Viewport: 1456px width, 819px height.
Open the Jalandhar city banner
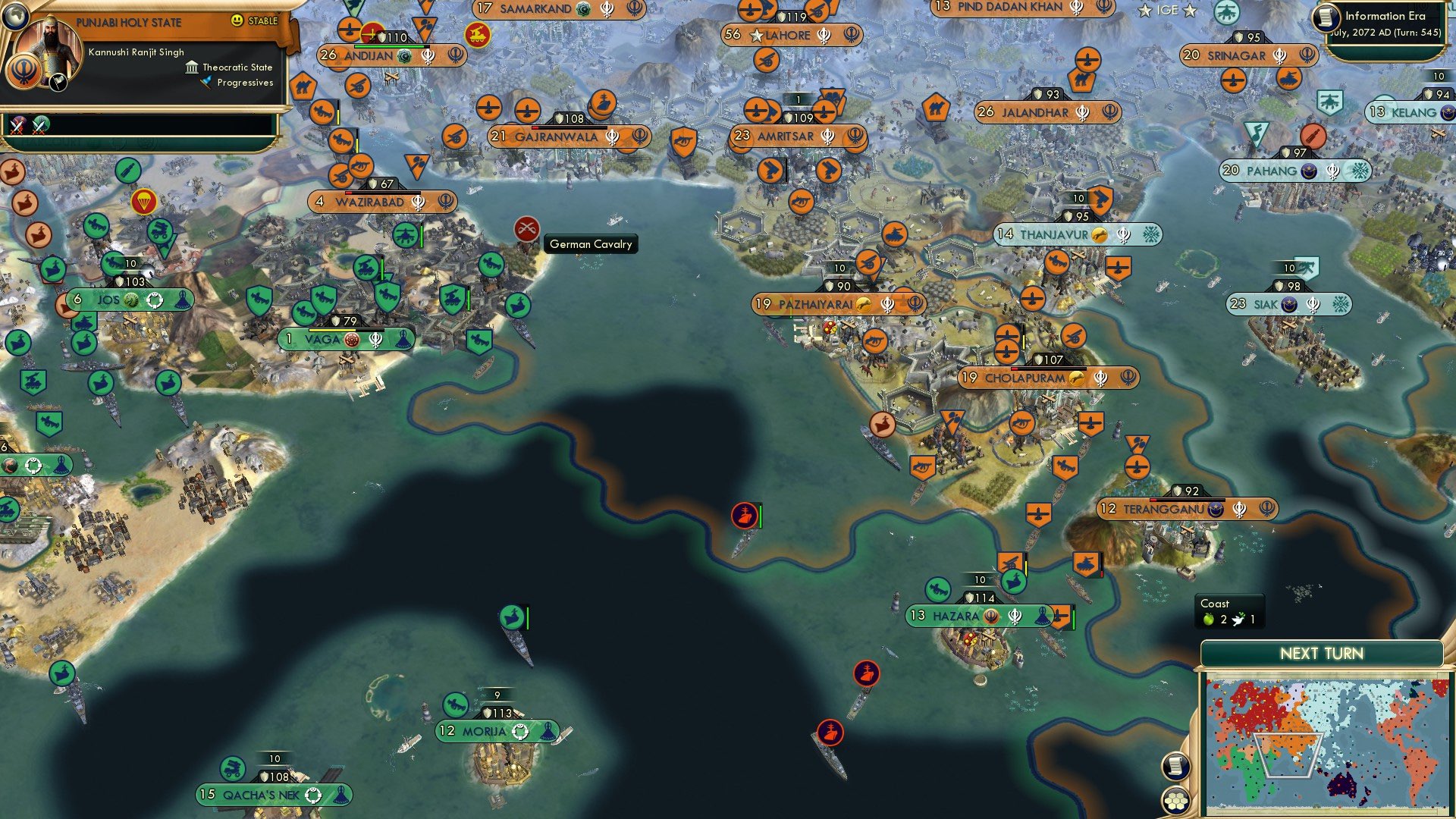tap(1035, 112)
